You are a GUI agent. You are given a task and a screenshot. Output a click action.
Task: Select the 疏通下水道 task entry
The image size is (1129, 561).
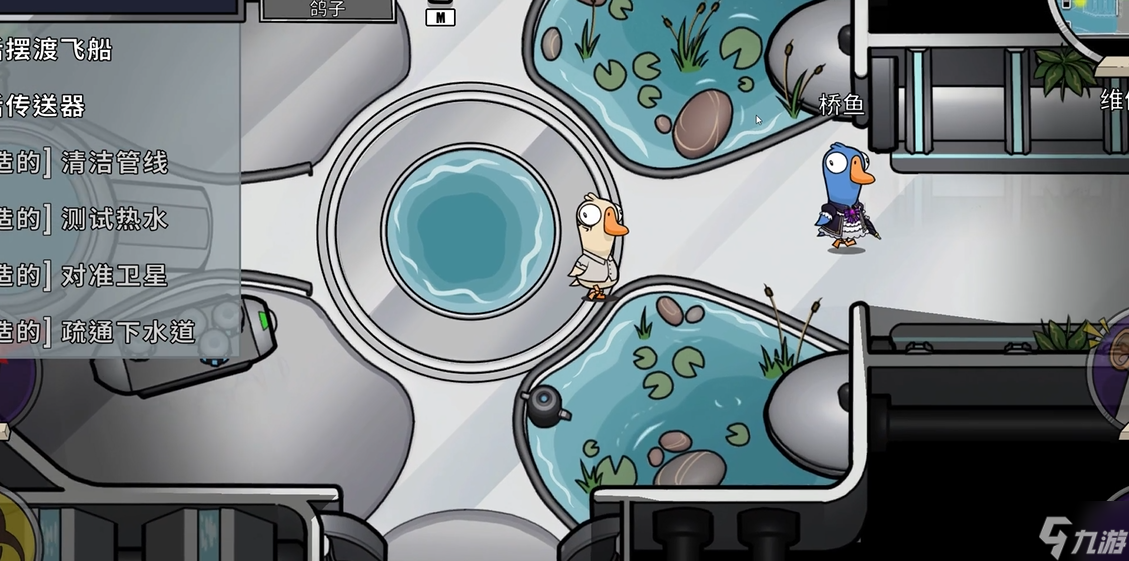coord(127,332)
